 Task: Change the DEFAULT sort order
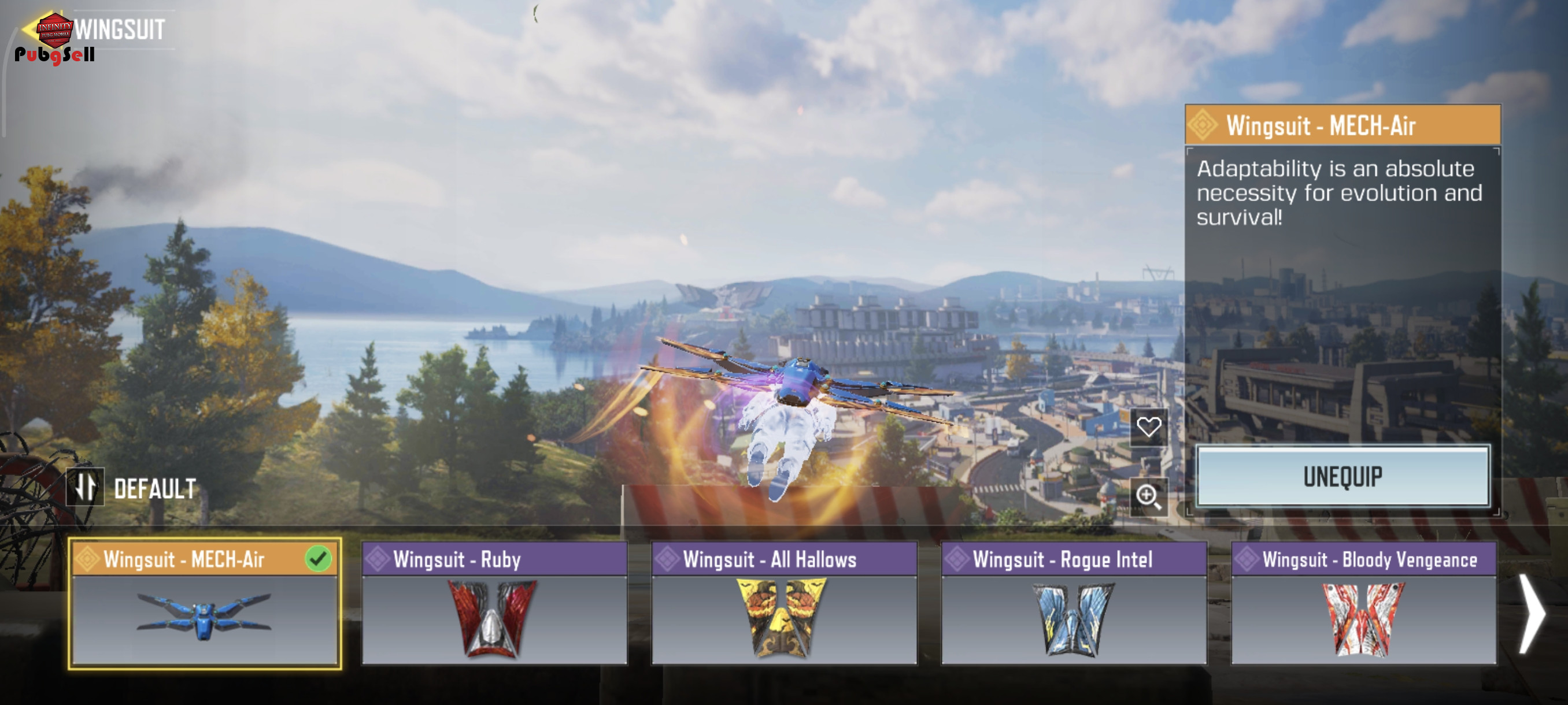tap(85, 487)
